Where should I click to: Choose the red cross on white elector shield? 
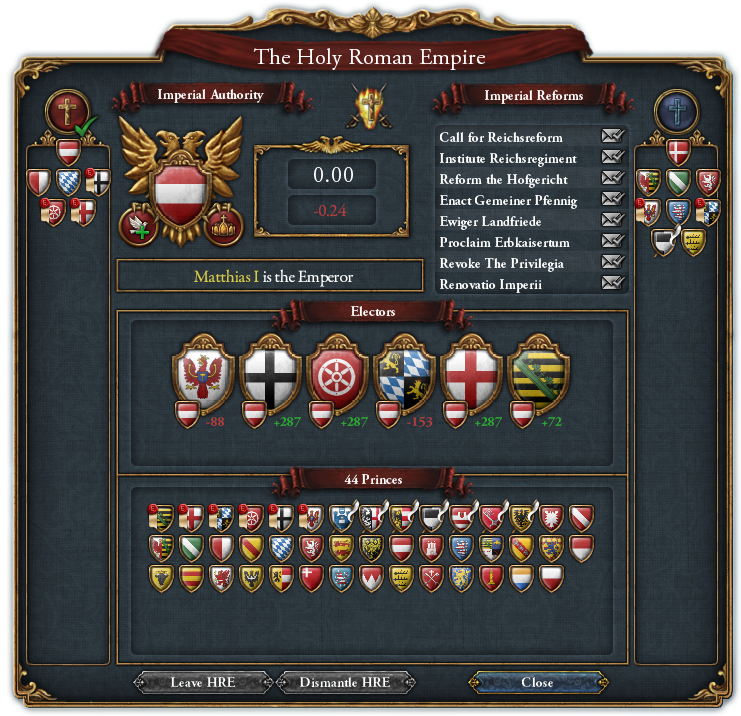pos(472,375)
